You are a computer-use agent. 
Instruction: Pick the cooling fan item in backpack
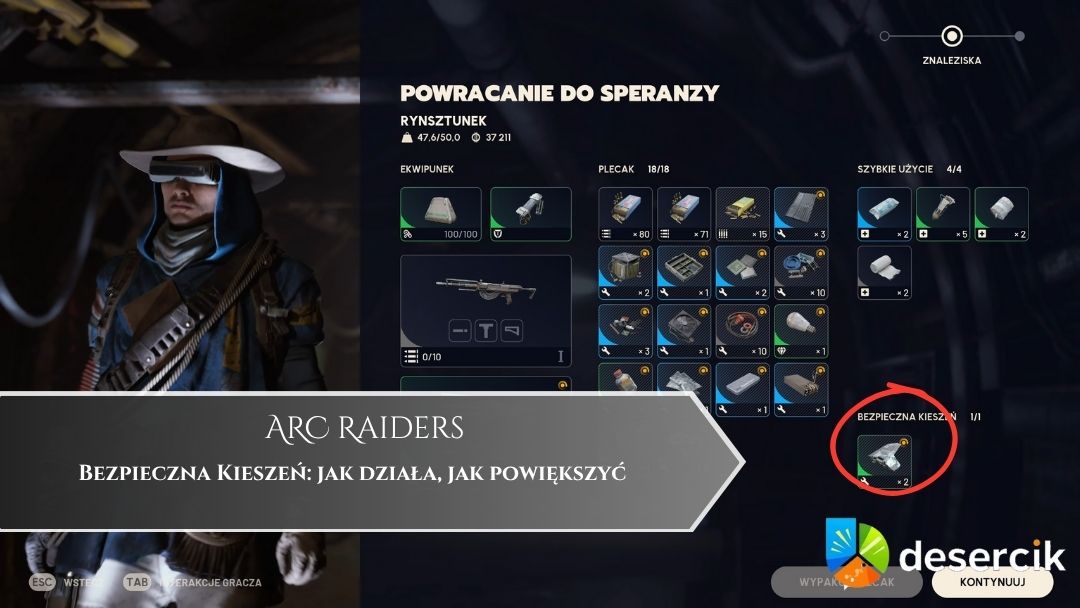click(x=684, y=331)
